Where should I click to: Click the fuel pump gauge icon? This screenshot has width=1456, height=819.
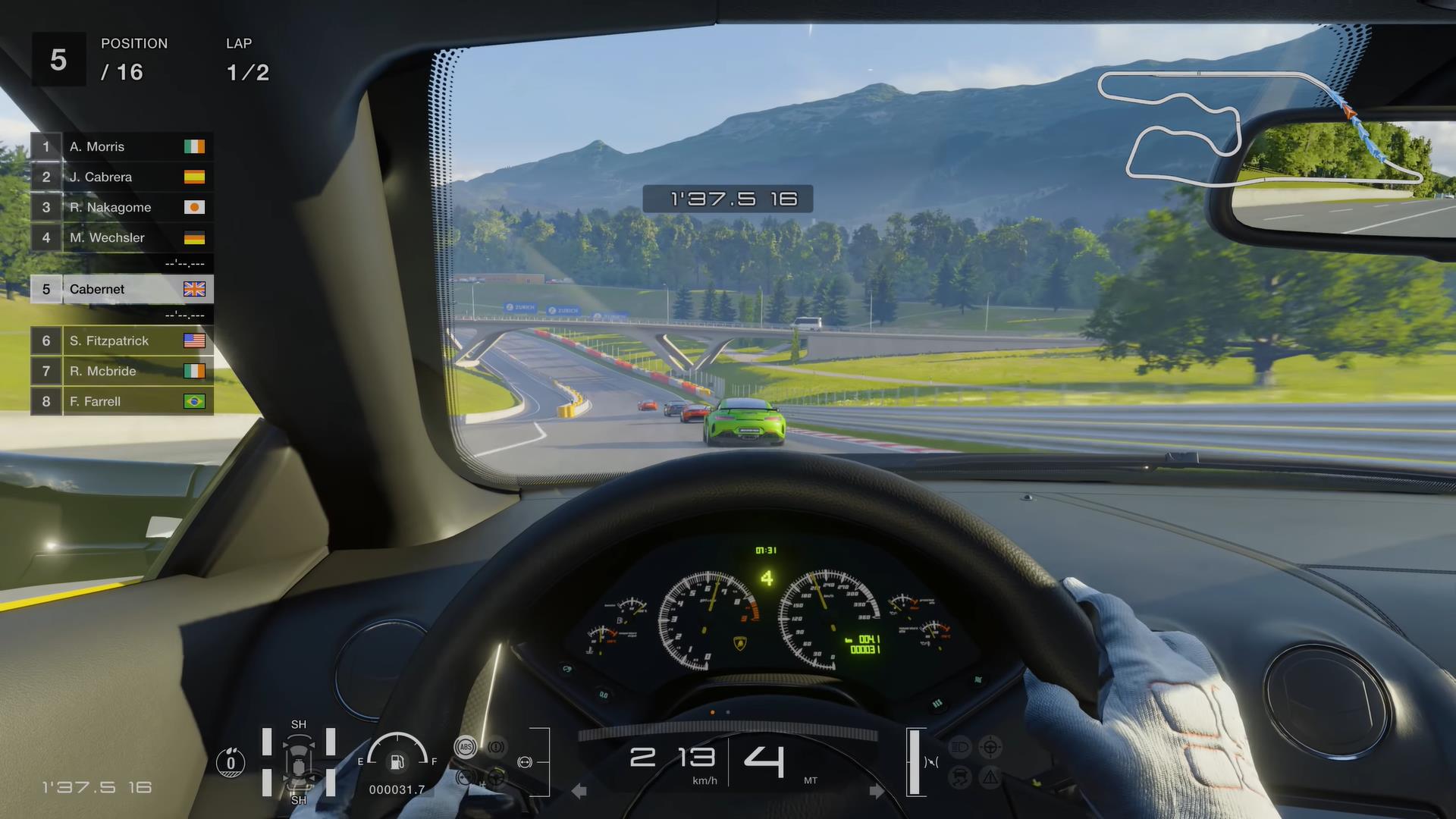click(397, 761)
